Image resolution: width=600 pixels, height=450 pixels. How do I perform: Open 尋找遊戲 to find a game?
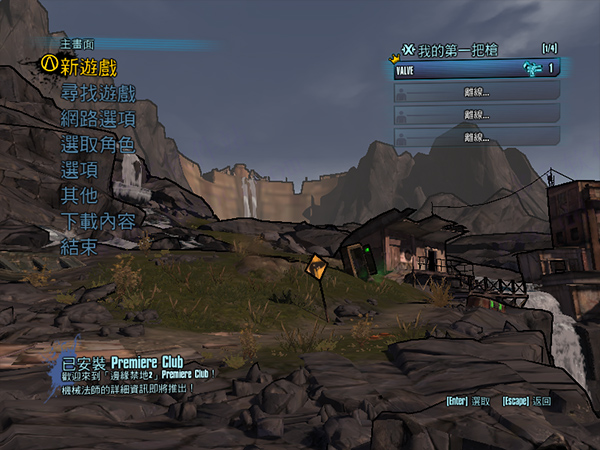[x=97, y=93]
